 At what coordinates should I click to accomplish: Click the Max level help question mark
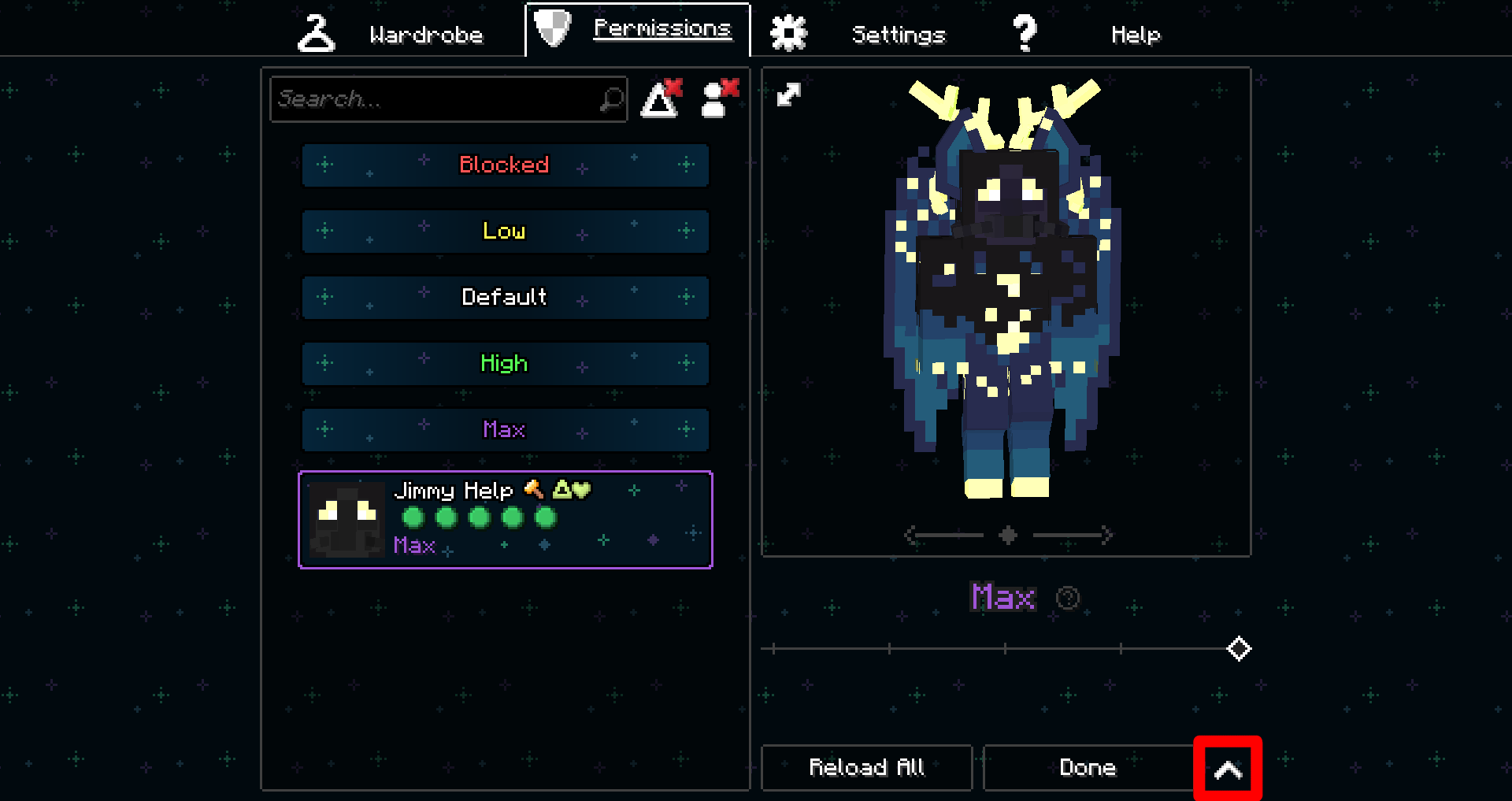pyautogui.click(x=1067, y=598)
